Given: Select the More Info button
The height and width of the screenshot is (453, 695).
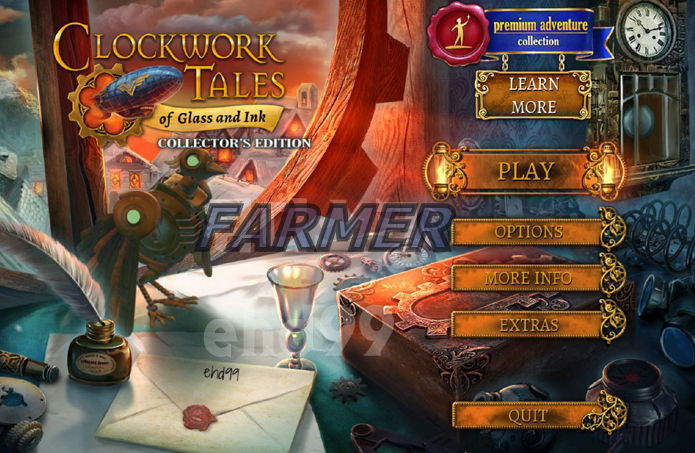Looking at the screenshot, I should pyautogui.click(x=529, y=278).
